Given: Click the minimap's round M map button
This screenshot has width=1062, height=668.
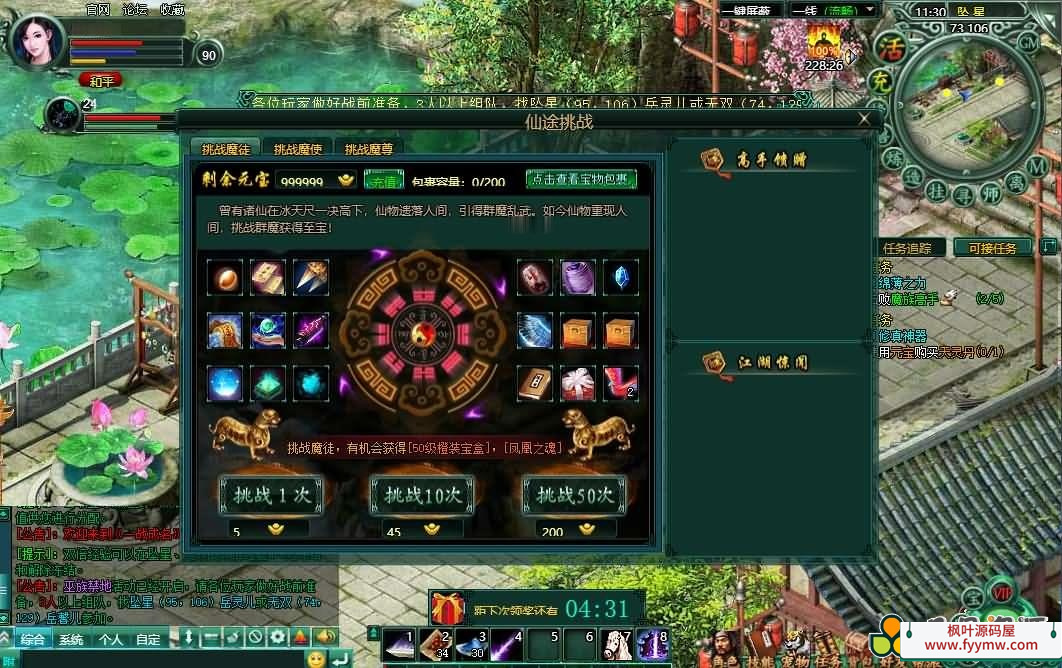Looking at the screenshot, I should [1037, 165].
